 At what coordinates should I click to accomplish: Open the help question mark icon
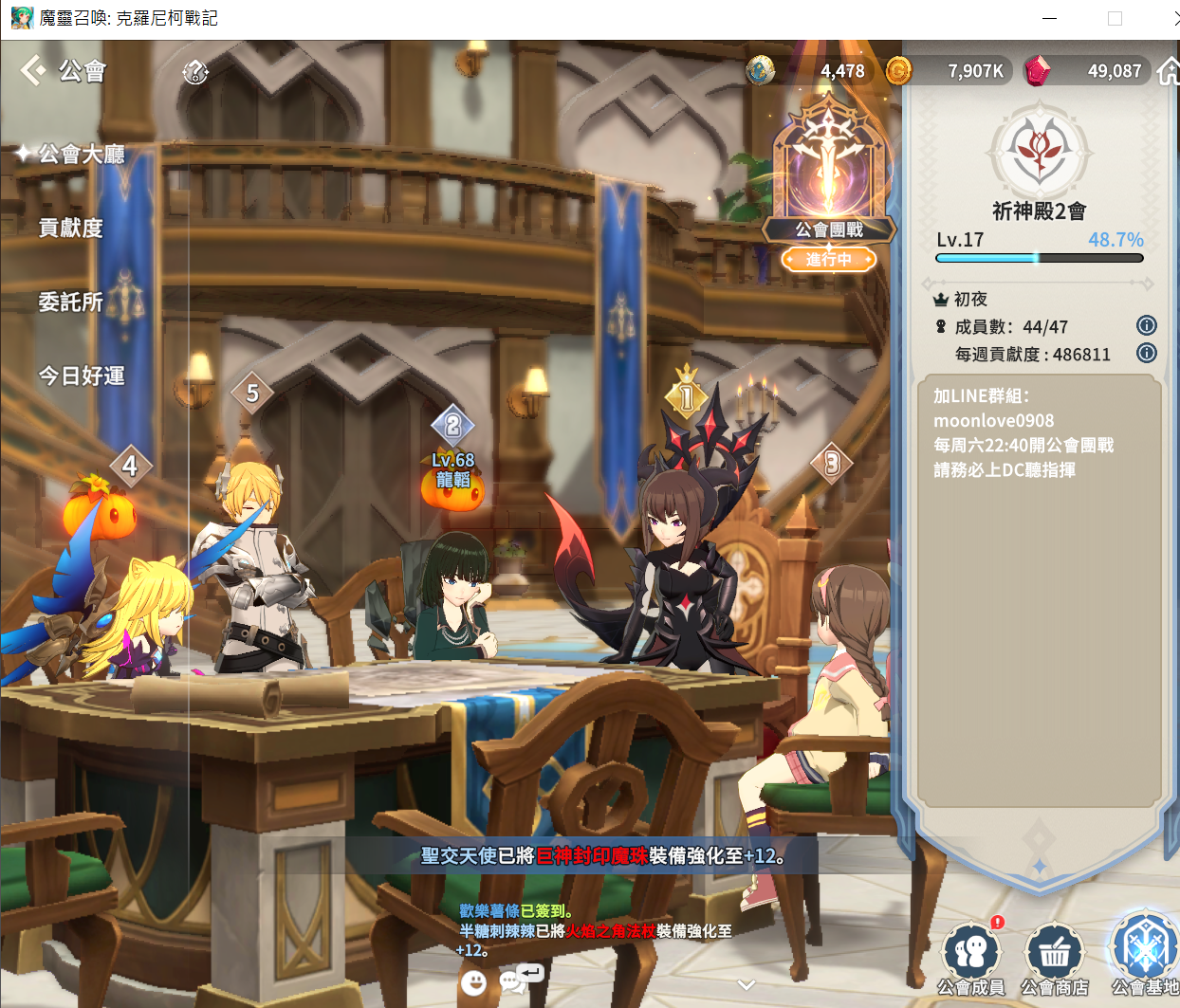(x=195, y=71)
